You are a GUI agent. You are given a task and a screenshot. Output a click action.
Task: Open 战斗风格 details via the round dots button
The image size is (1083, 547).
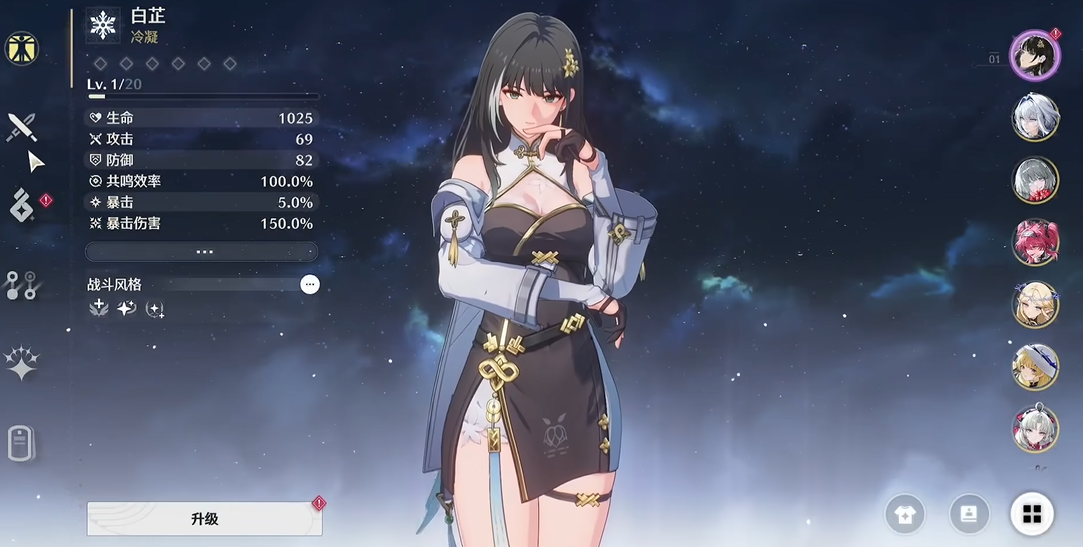(x=310, y=285)
